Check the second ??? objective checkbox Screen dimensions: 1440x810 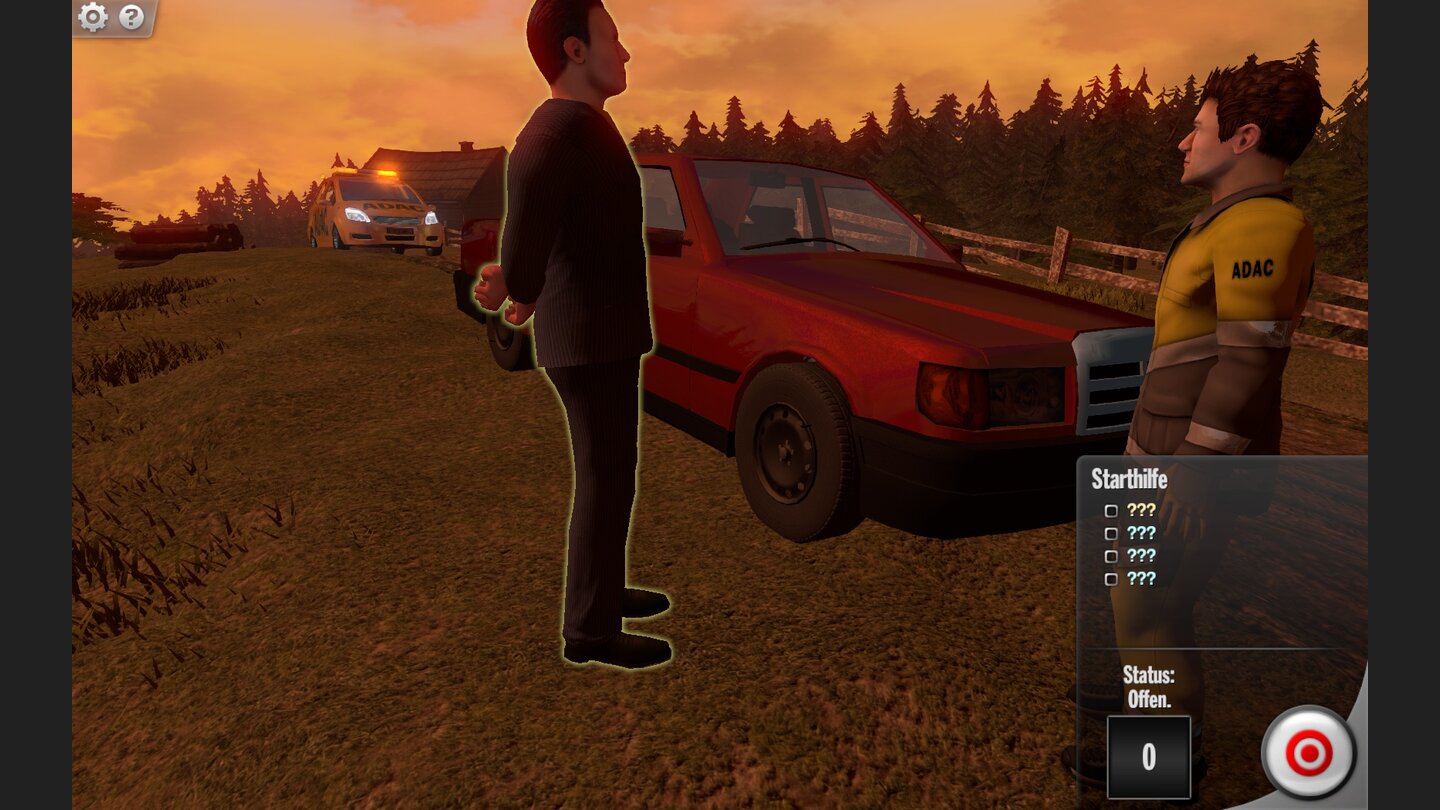point(1111,533)
